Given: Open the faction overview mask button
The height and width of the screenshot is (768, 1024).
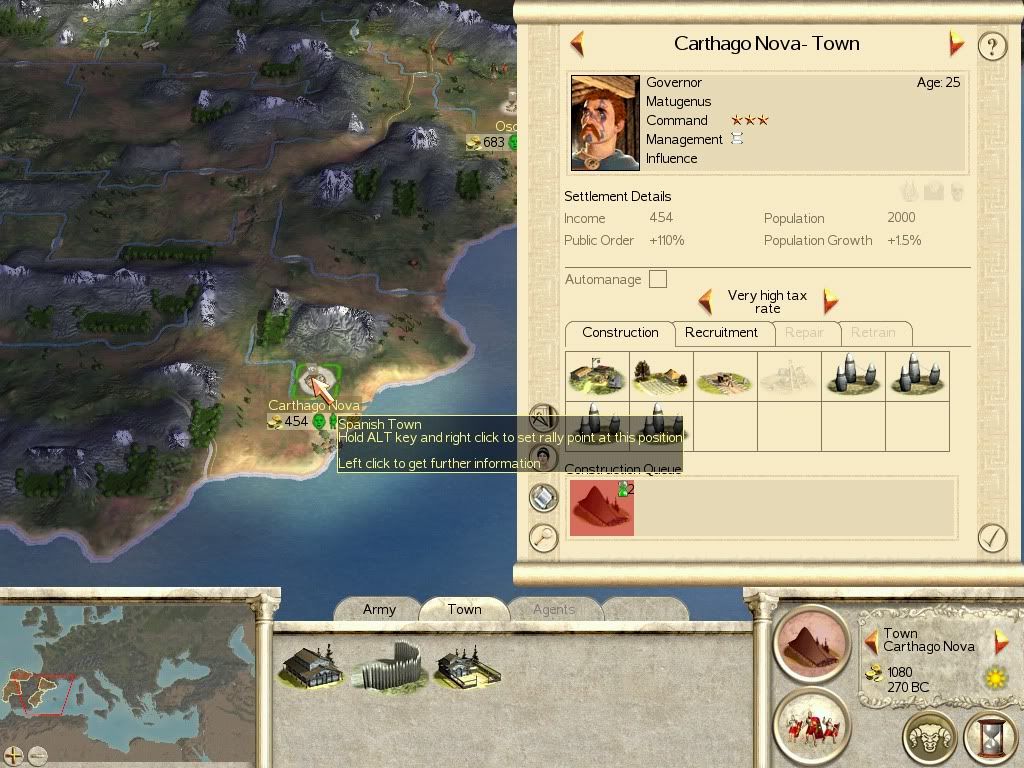Looking at the screenshot, I should tap(929, 739).
